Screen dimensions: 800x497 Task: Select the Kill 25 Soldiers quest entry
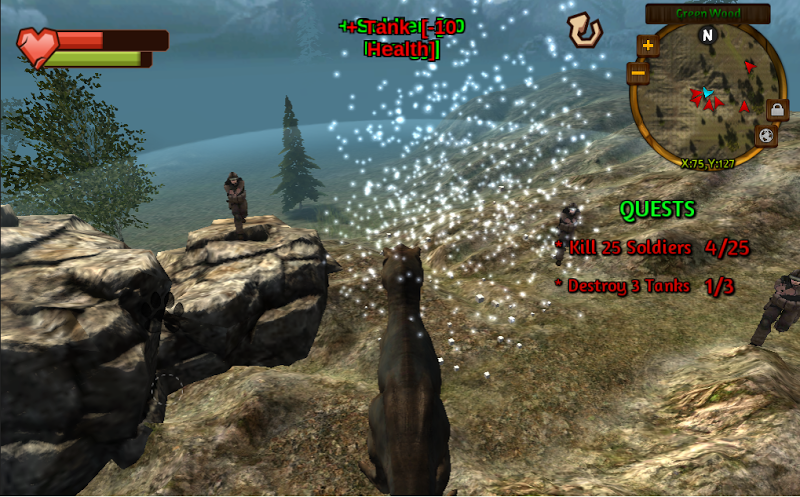tap(652, 247)
